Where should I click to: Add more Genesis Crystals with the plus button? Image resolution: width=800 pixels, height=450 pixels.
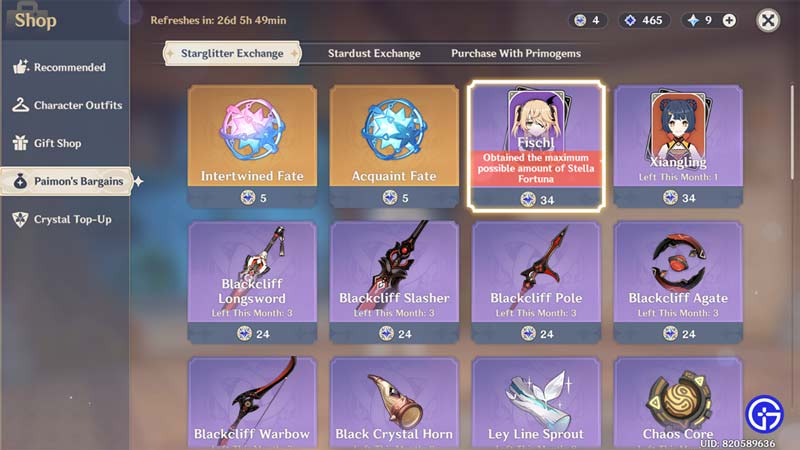[729, 20]
